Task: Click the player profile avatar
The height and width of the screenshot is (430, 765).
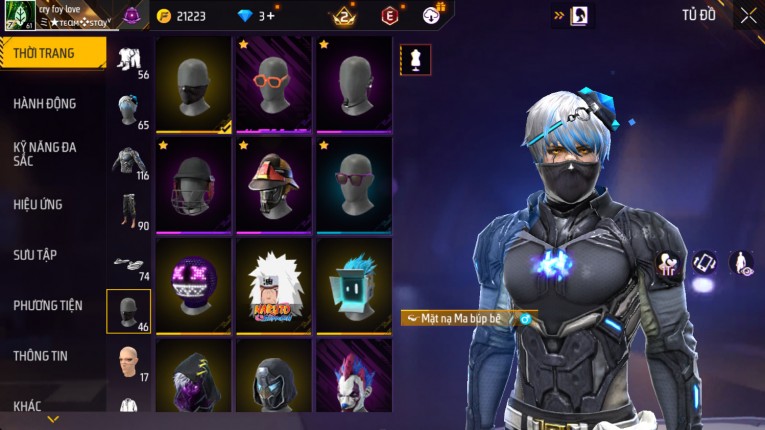Action: coord(20,15)
